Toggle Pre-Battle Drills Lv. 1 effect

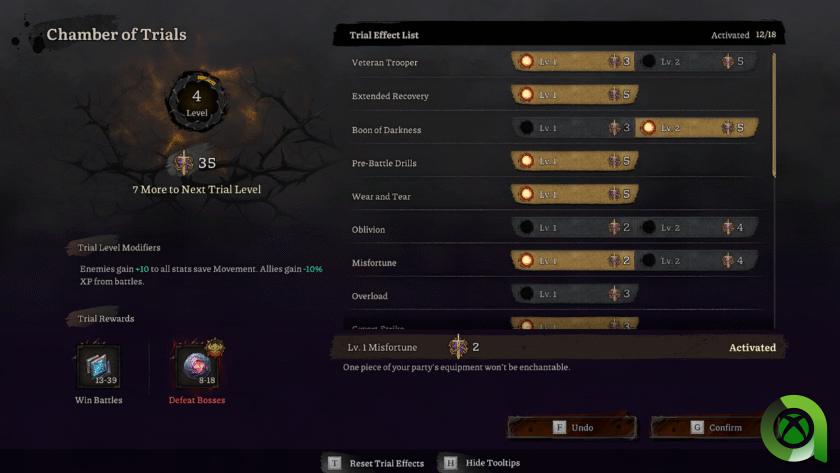click(574, 162)
